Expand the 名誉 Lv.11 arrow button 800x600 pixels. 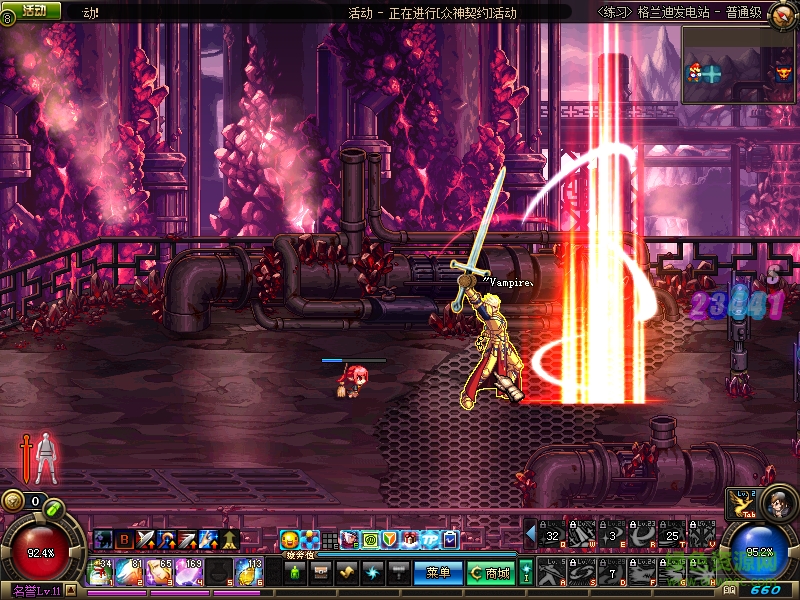tap(73, 591)
